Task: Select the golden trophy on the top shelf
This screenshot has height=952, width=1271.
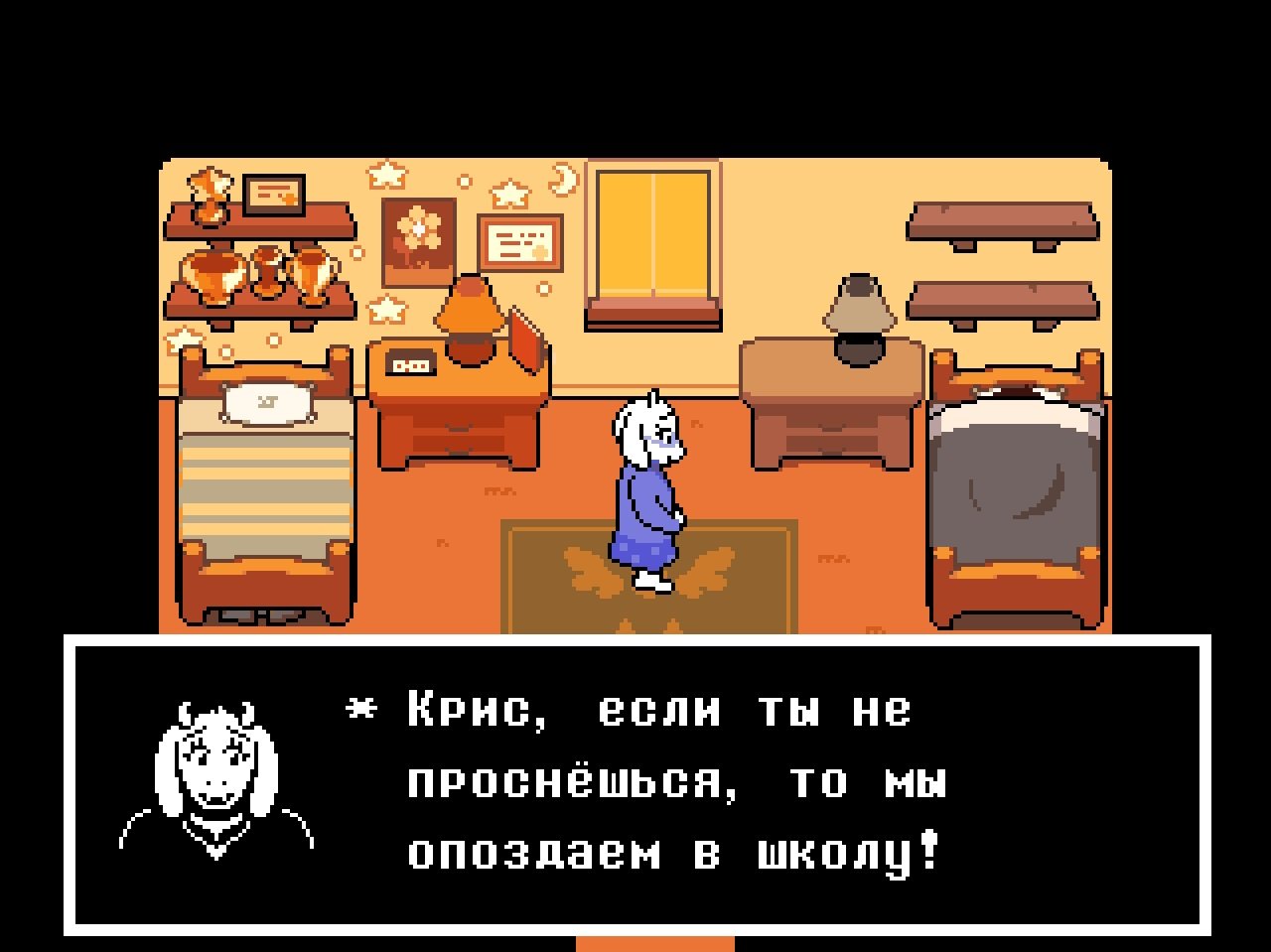Action: tap(209, 195)
